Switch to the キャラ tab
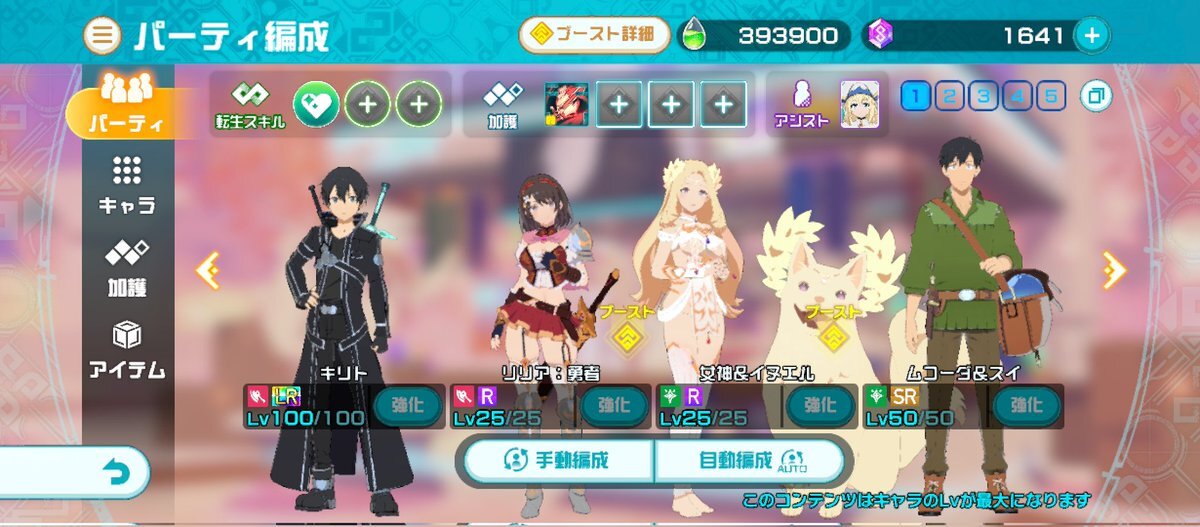Viewport: 1200px width, 527px height. [x=126, y=186]
